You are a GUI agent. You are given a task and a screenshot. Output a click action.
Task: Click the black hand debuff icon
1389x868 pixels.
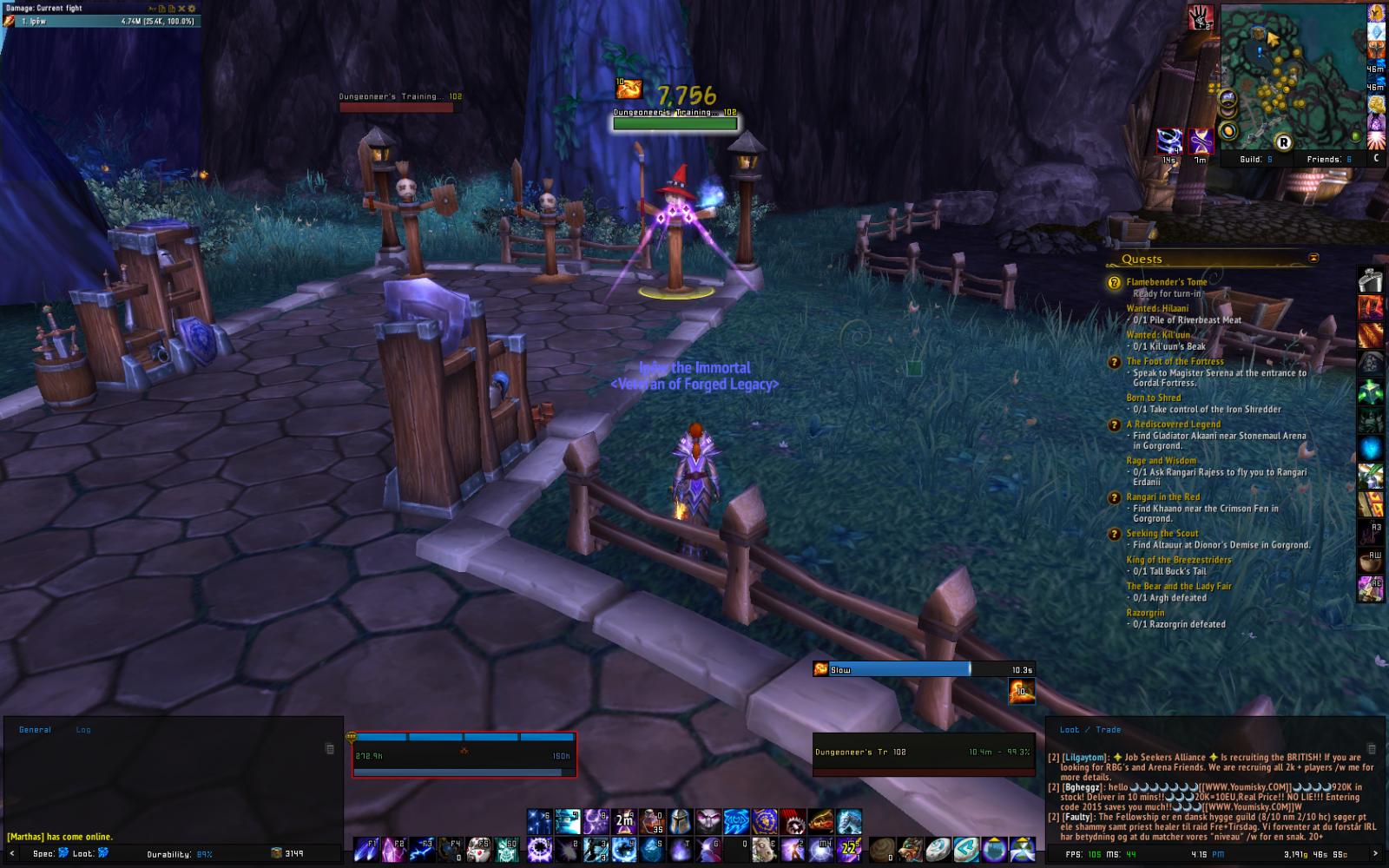[1201, 17]
